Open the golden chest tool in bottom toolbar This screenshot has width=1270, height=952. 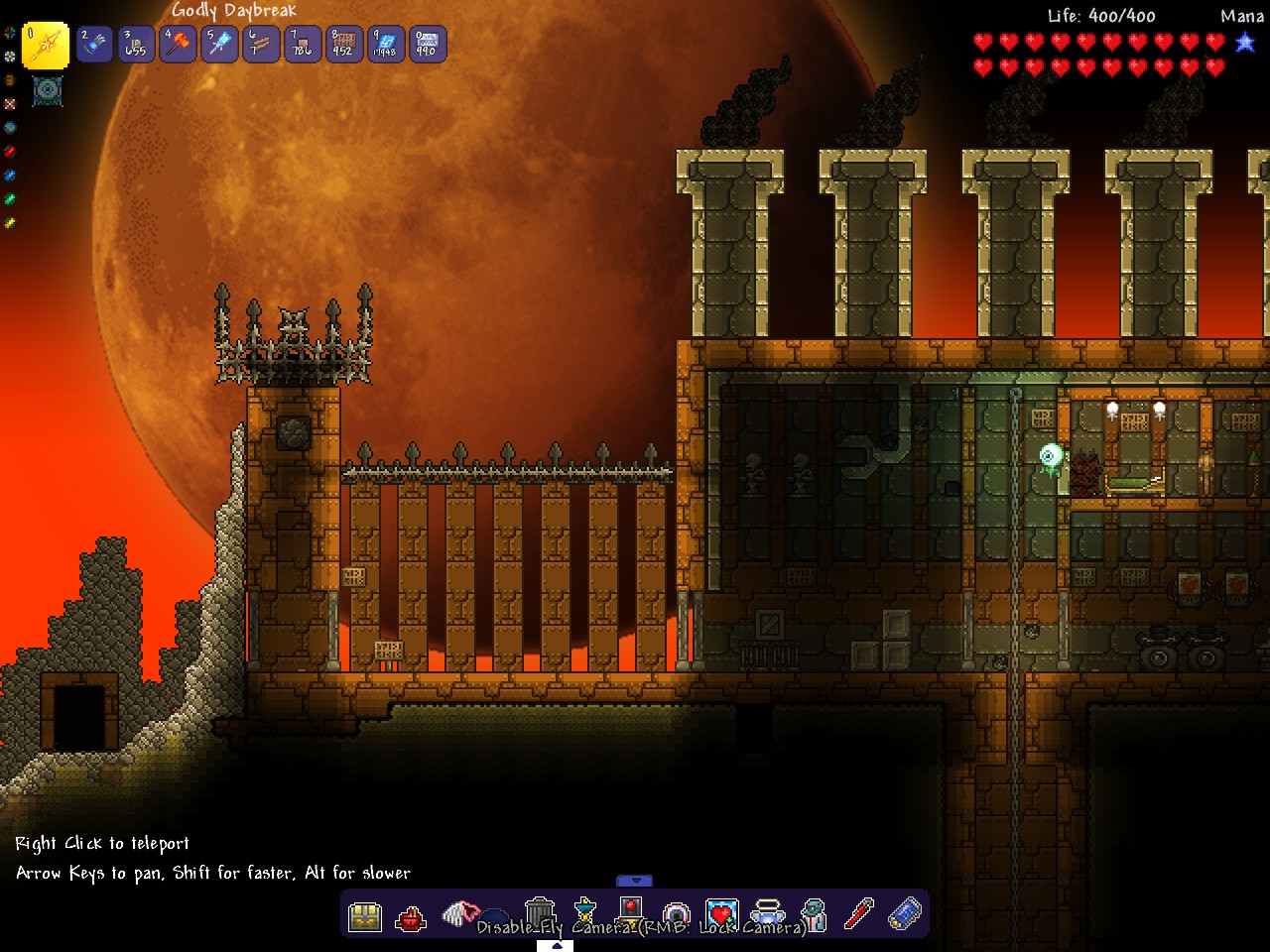pyautogui.click(x=365, y=916)
